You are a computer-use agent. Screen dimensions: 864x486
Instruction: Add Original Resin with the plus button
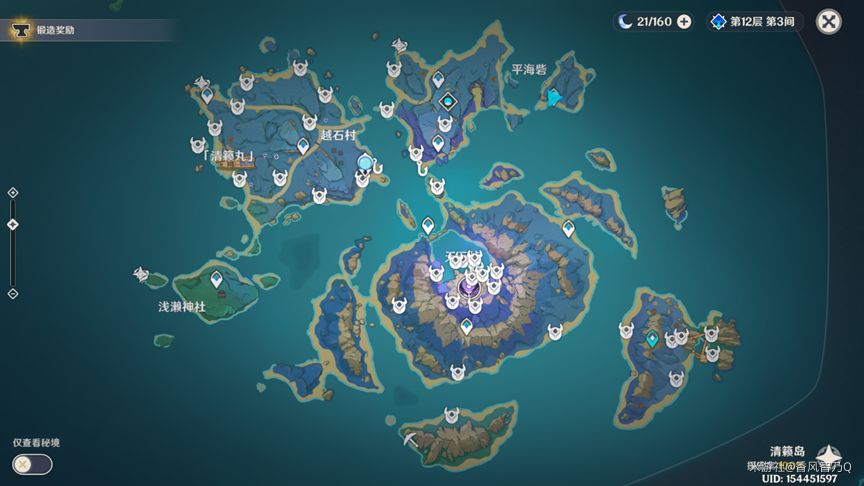click(684, 22)
